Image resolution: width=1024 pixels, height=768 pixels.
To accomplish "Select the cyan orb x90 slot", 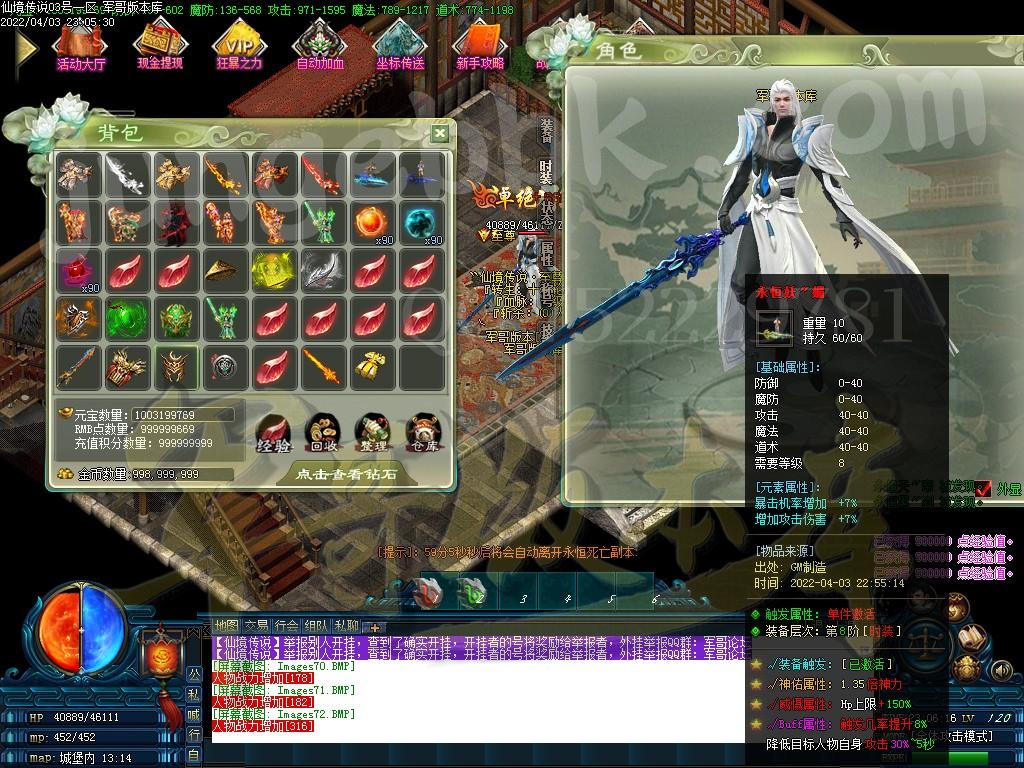I will tap(421, 223).
